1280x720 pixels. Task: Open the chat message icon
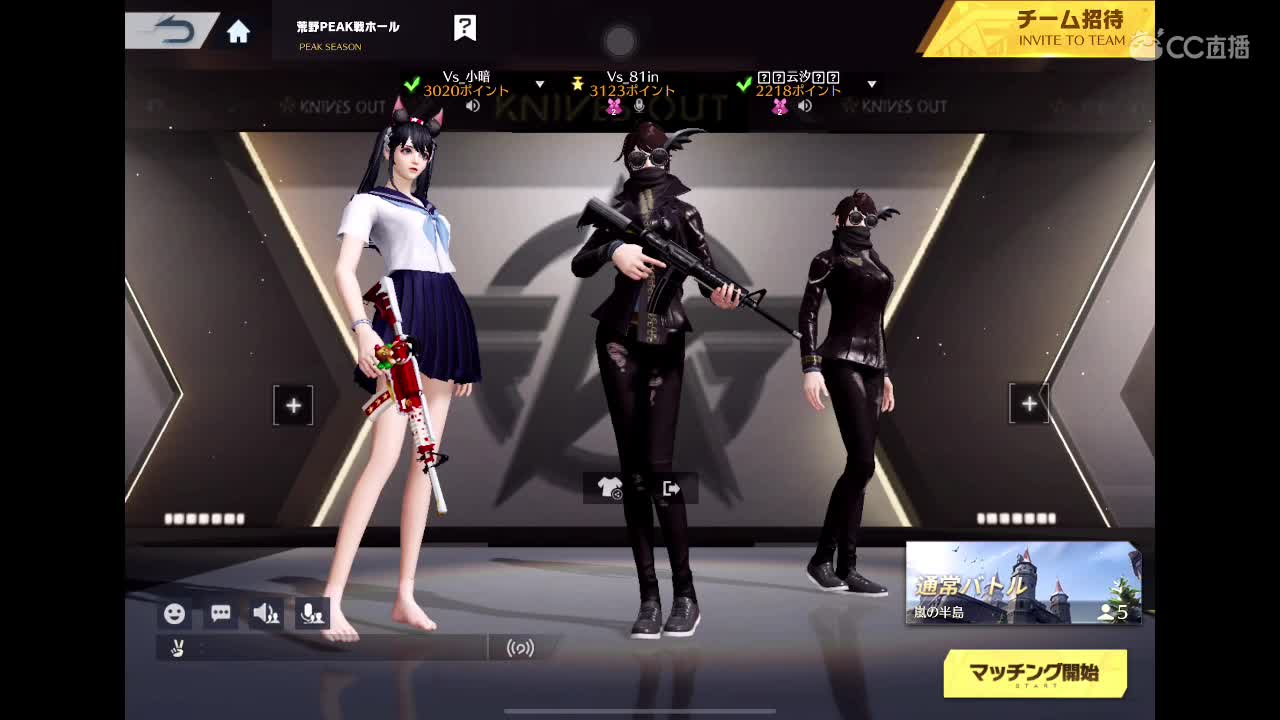coord(219,613)
